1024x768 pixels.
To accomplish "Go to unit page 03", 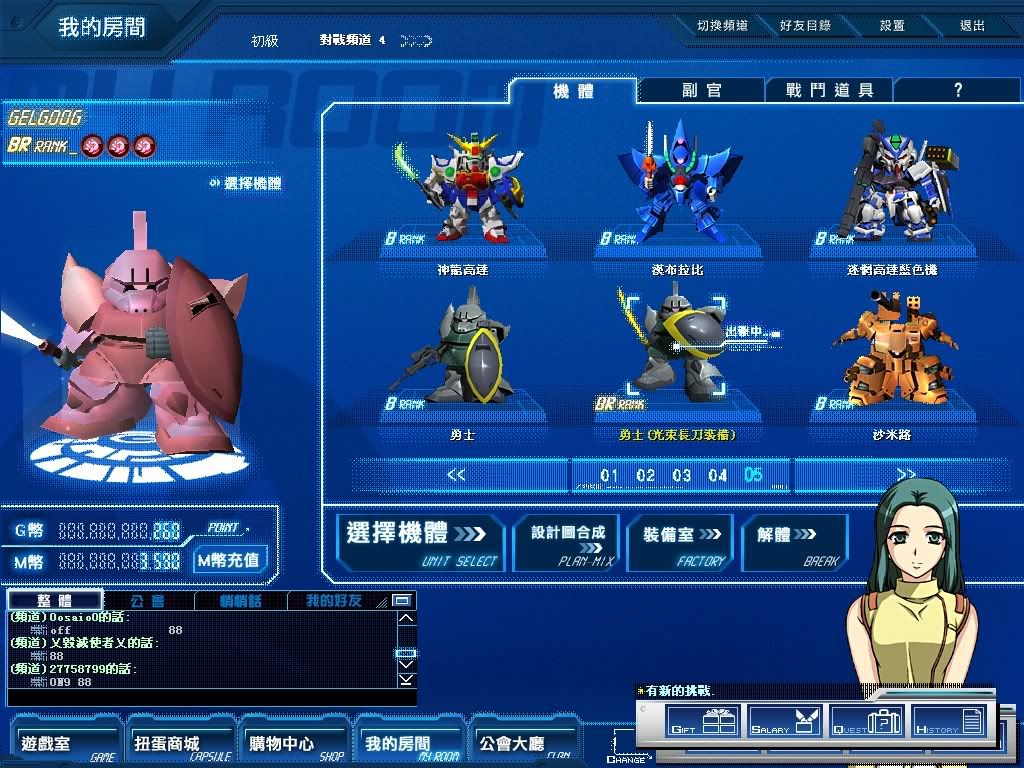I will [682, 475].
